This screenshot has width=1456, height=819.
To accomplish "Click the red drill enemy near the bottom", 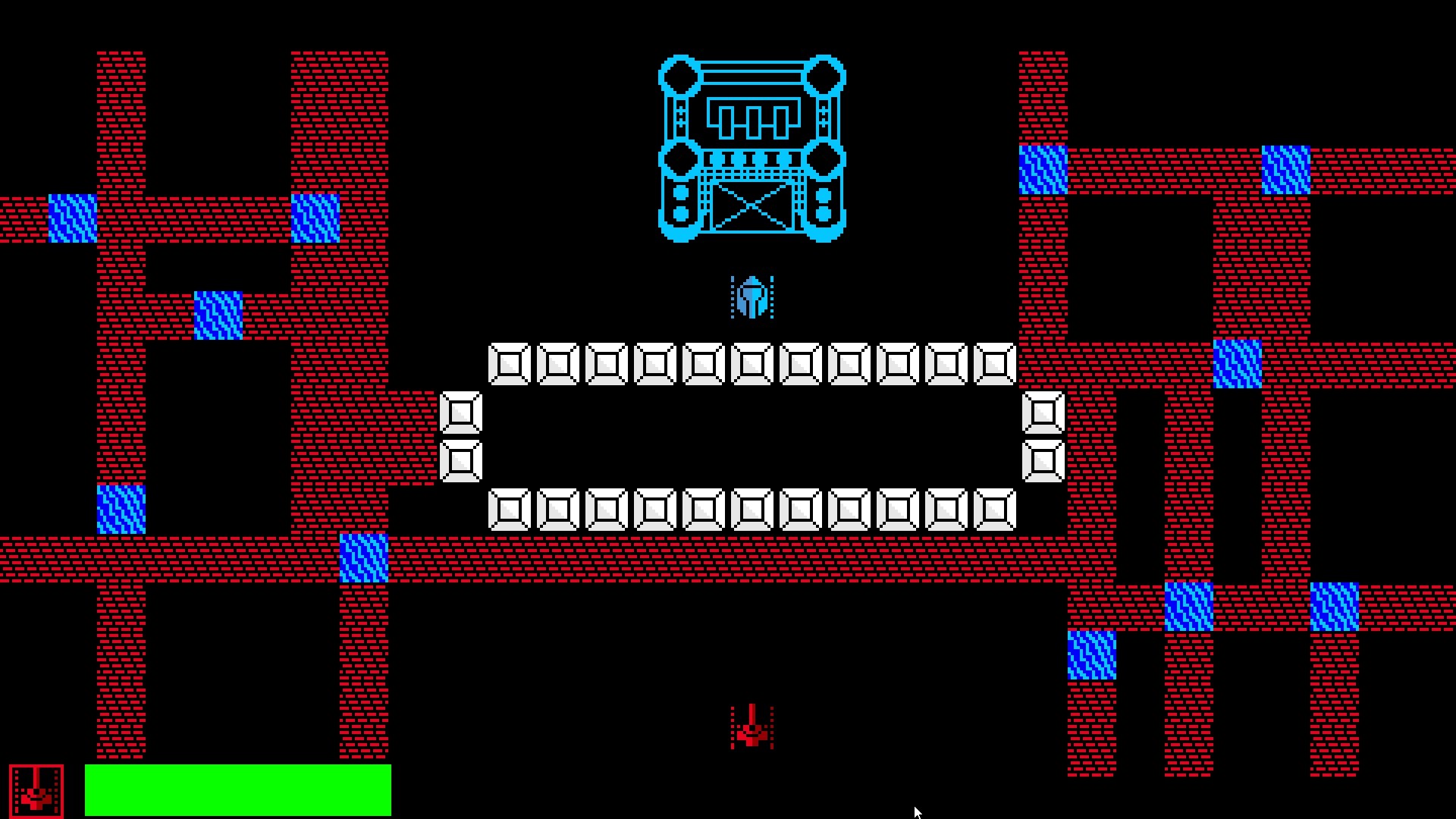I will (751, 728).
